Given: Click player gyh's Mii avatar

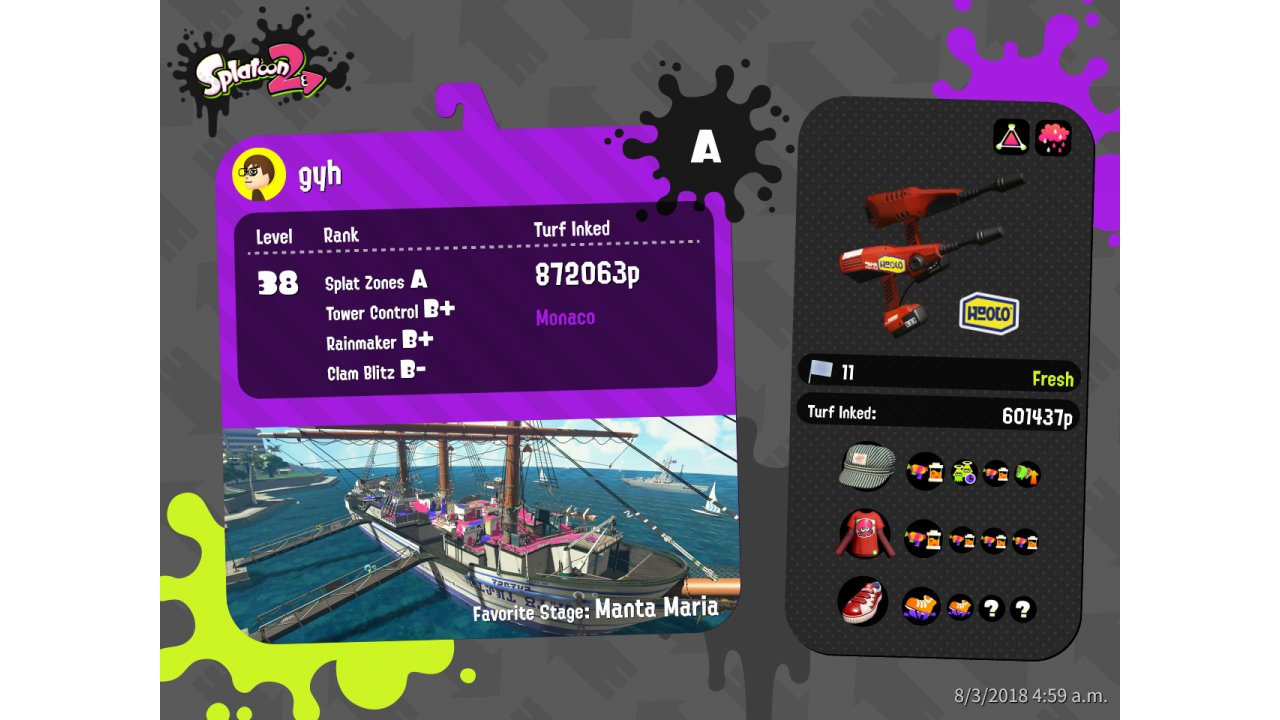Looking at the screenshot, I should click(259, 176).
